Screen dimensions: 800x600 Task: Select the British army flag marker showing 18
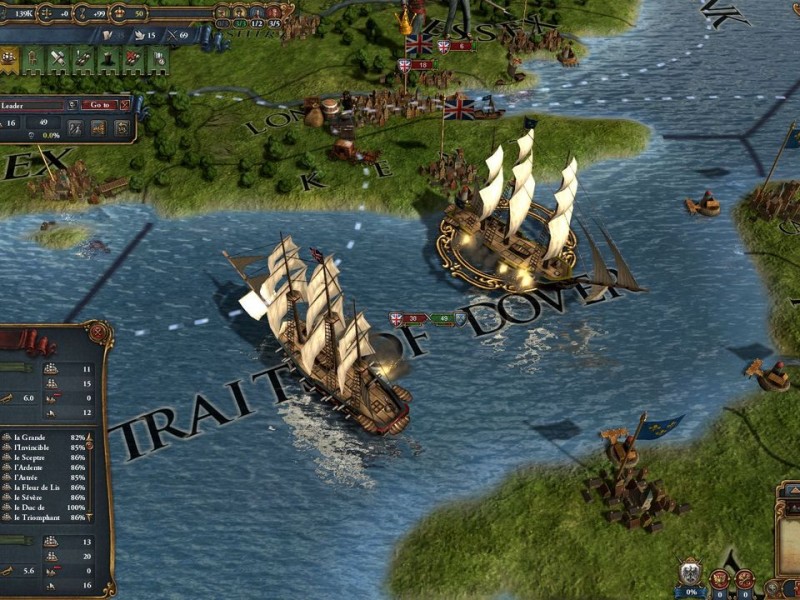(x=405, y=65)
